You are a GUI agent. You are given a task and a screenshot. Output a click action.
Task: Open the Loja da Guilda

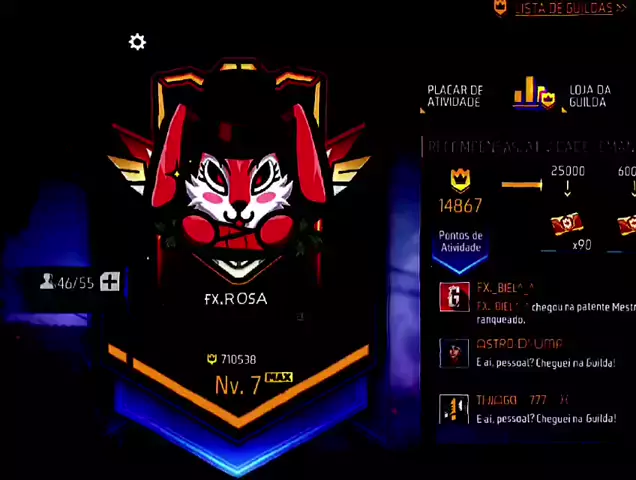pyautogui.click(x=589, y=96)
